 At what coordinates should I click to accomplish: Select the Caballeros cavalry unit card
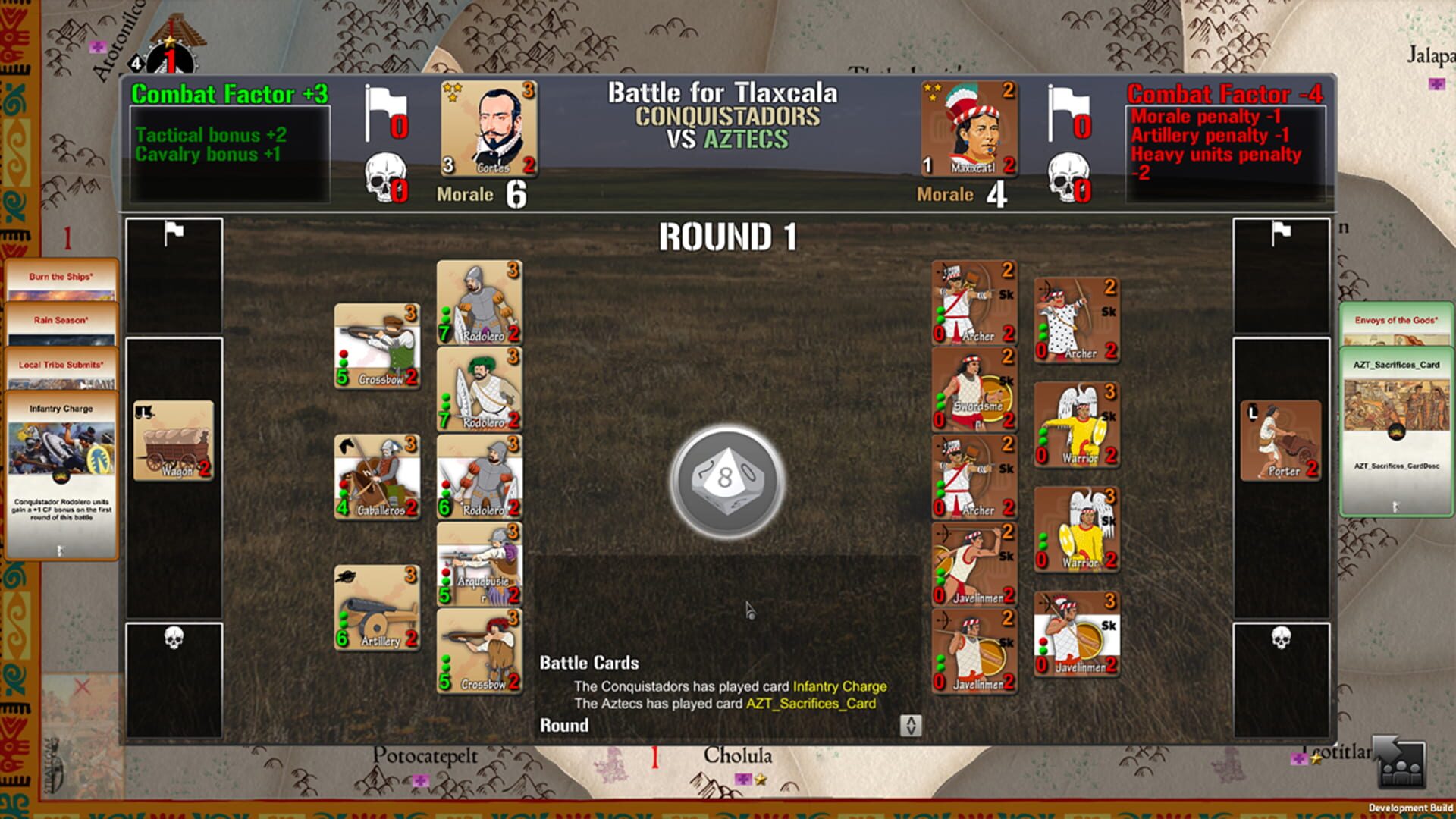(377, 478)
